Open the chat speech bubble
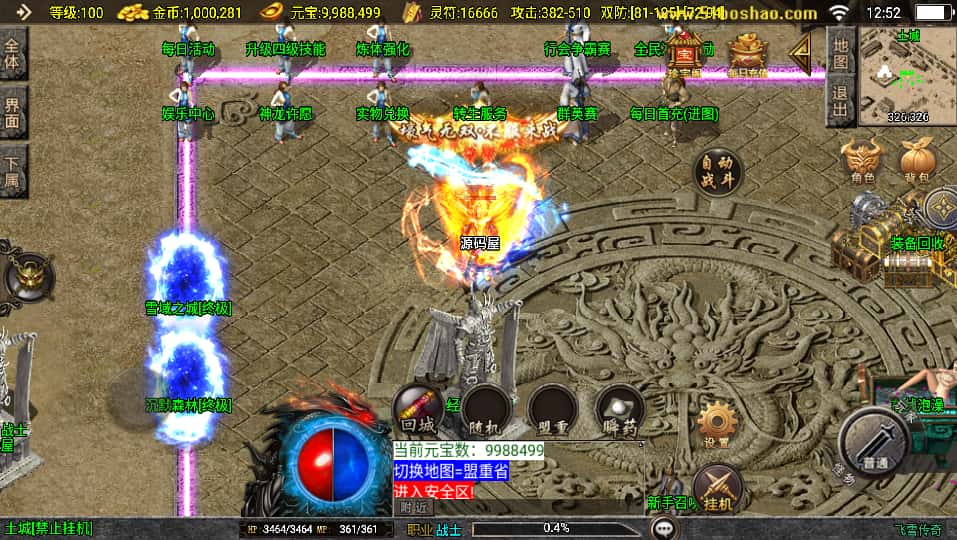This screenshot has width=957, height=540. point(663,528)
